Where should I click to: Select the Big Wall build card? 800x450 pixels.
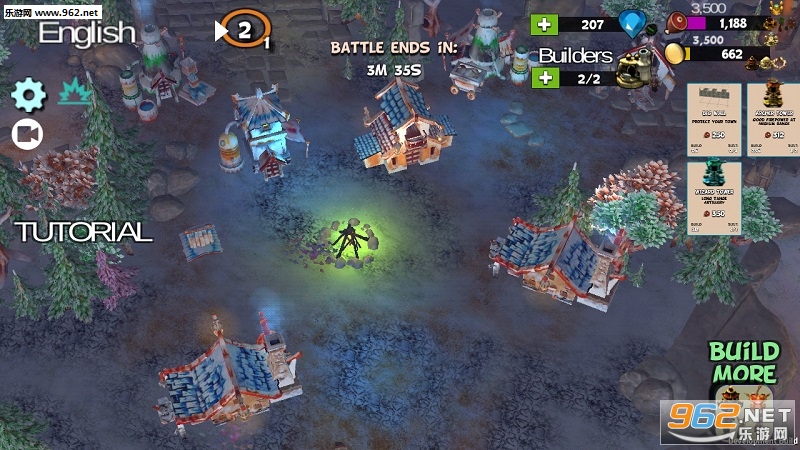click(712, 117)
